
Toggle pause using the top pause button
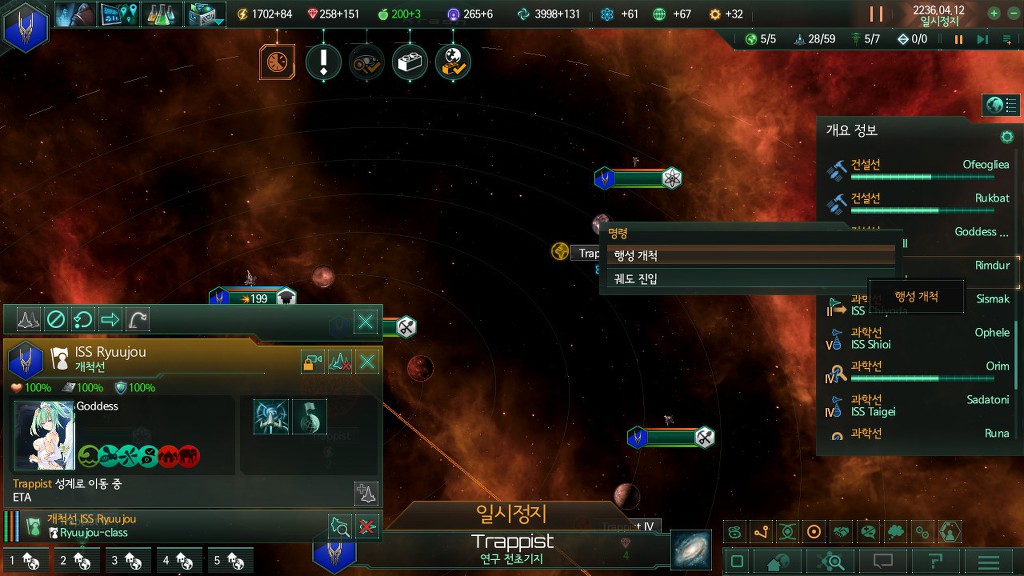(876, 14)
